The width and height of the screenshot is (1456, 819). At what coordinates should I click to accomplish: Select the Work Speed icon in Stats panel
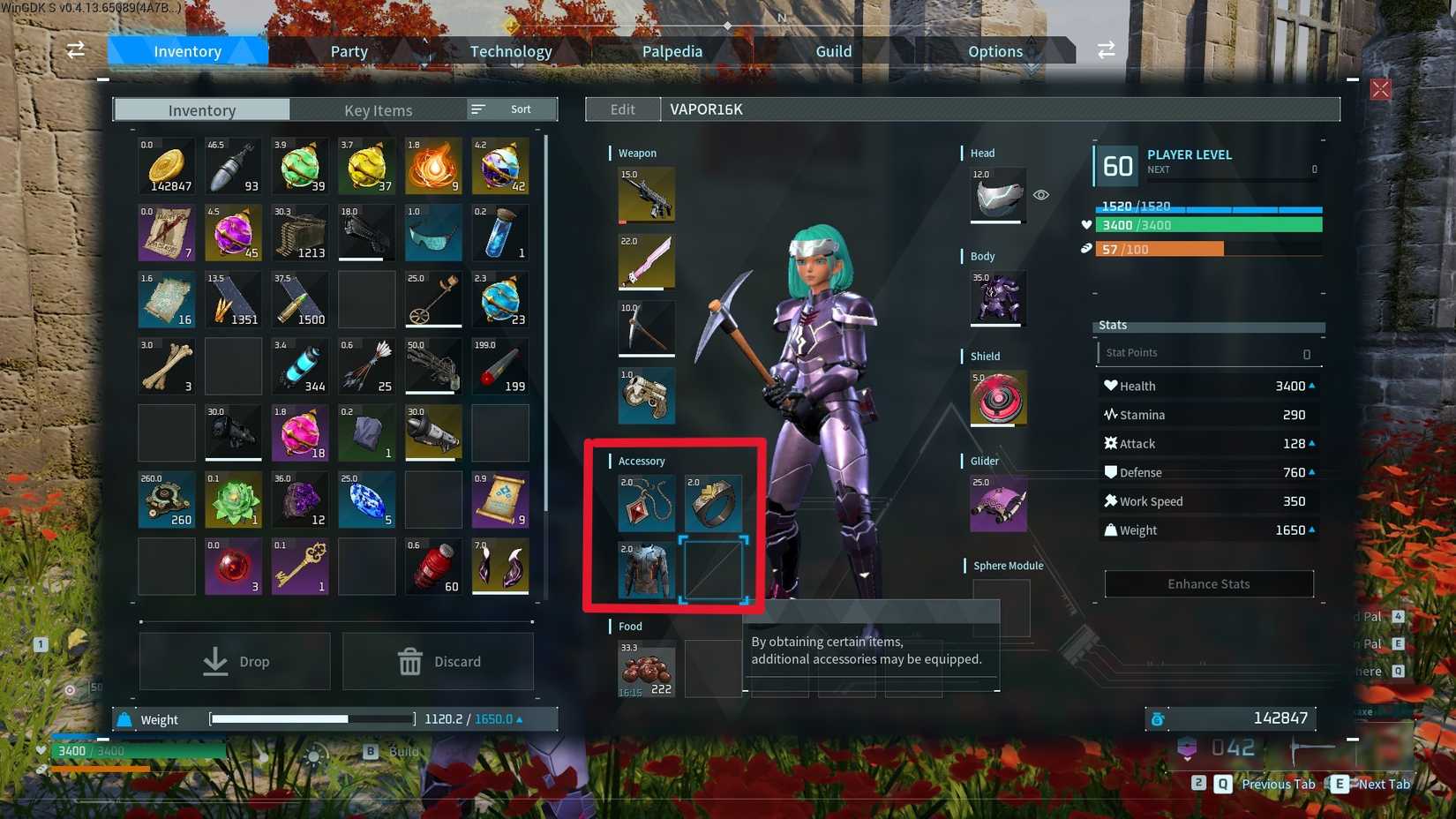click(x=1111, y=500)
